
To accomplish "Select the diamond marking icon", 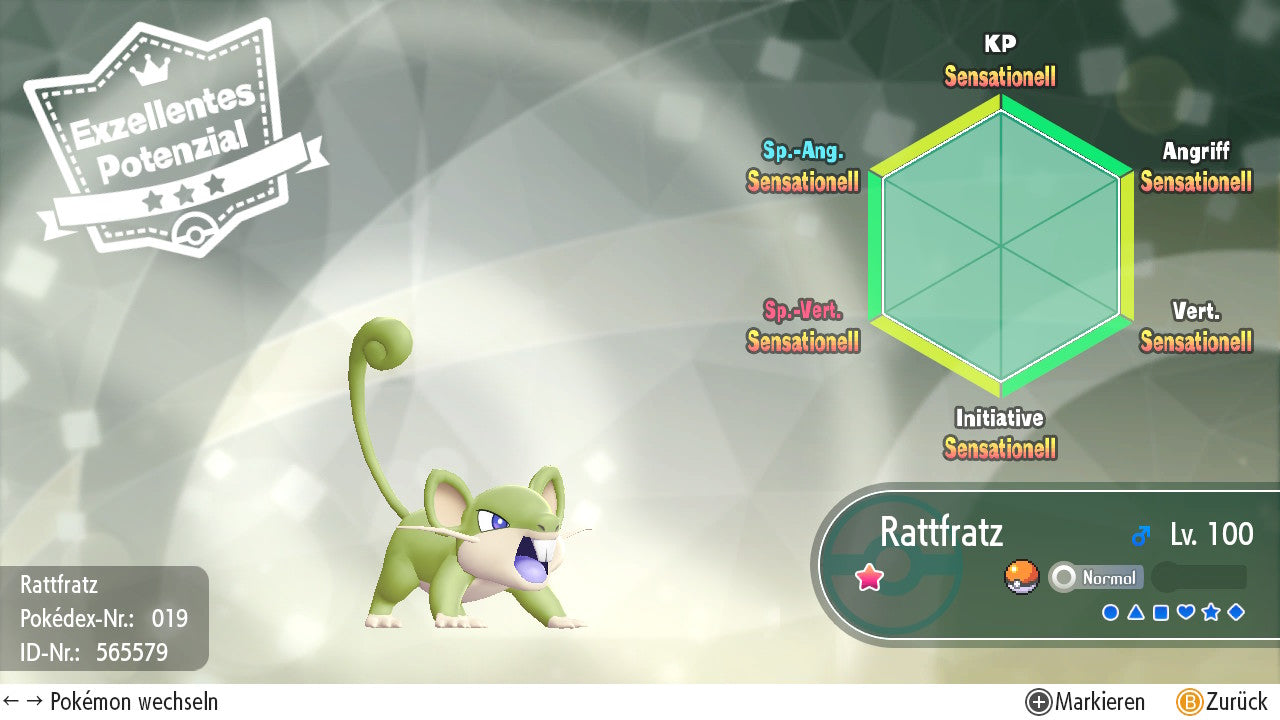I will point(1236,612).
